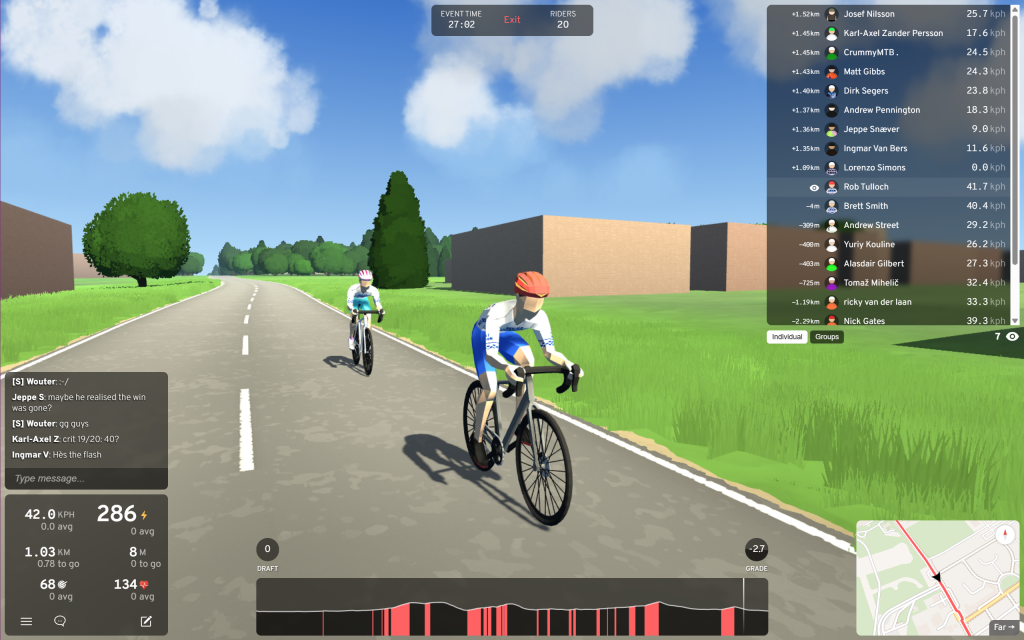Select the Individual rider list tab
1024x640 pixels.
pyautogui.click(x=787, y=337)
